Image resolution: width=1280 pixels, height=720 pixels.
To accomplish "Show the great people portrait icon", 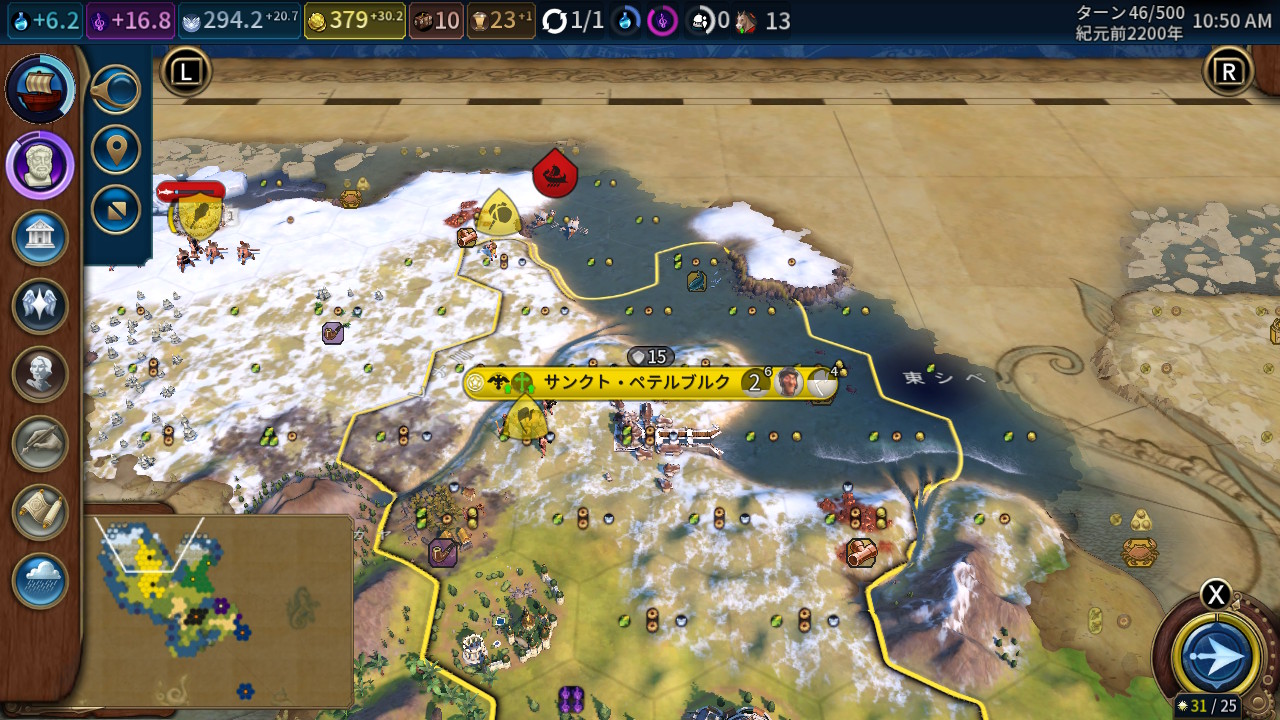I will (40, 374).
